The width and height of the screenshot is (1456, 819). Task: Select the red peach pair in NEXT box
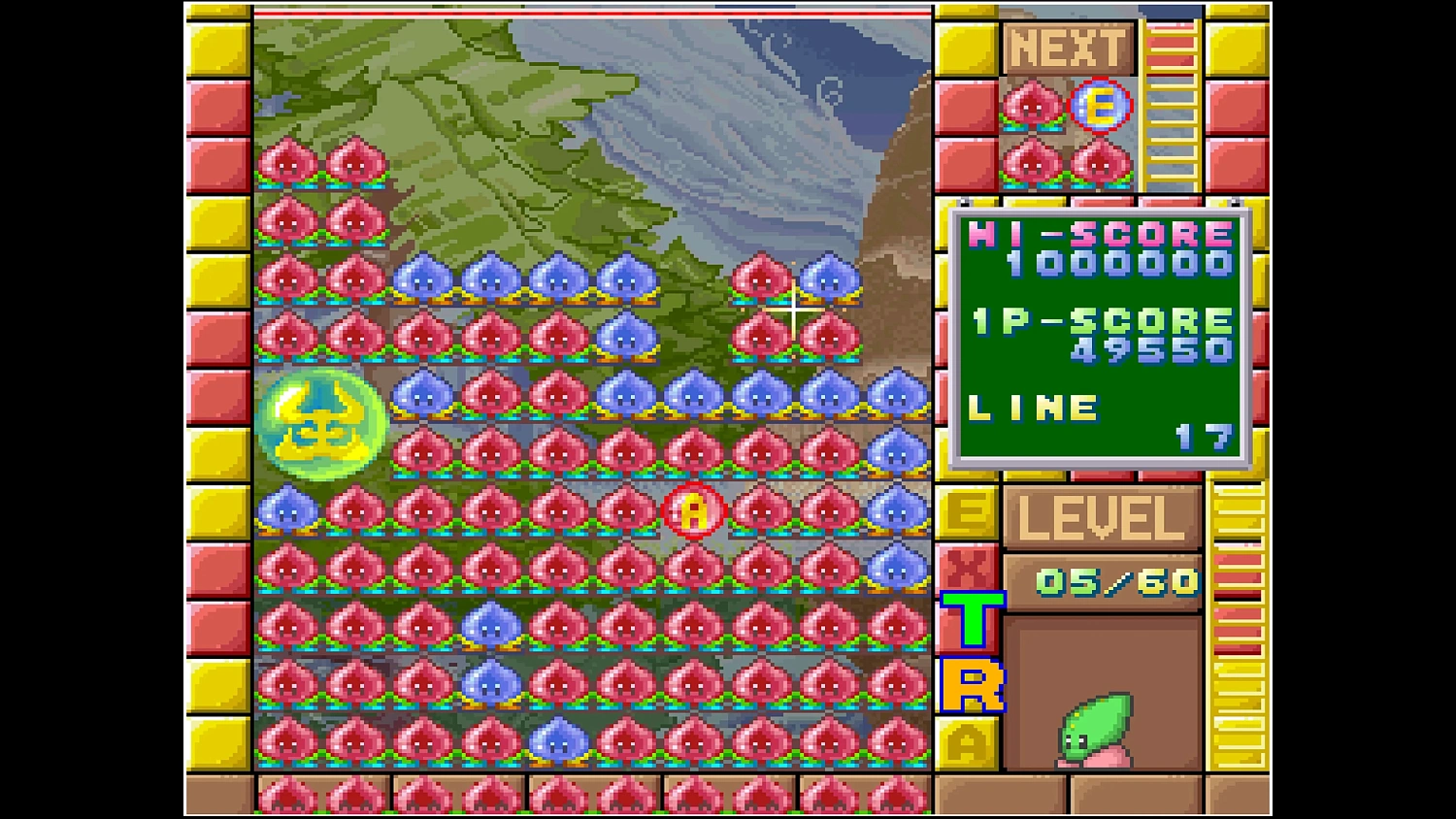pyautogui.click(x=1068, y=165)
